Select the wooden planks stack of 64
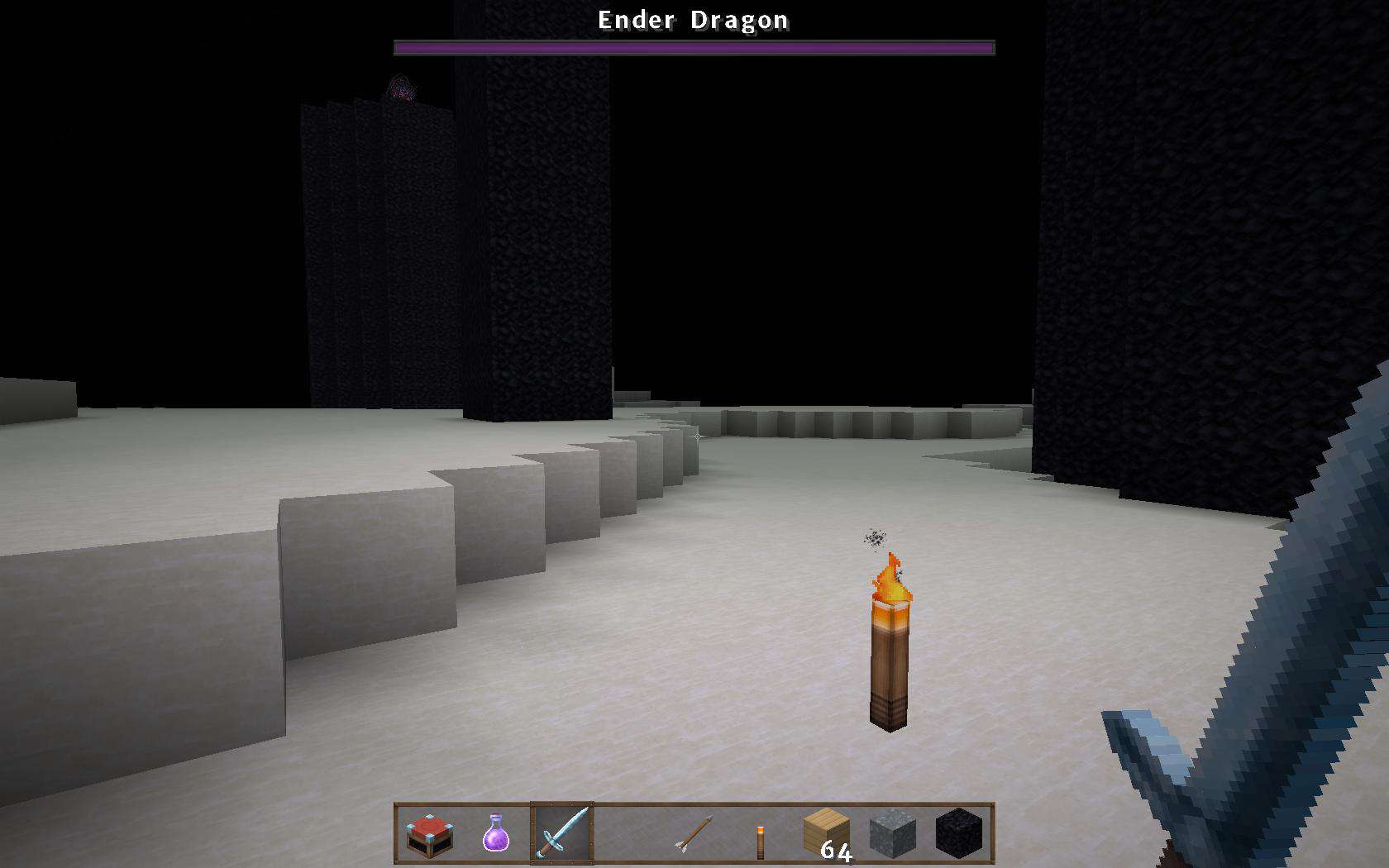 point(827,833)
